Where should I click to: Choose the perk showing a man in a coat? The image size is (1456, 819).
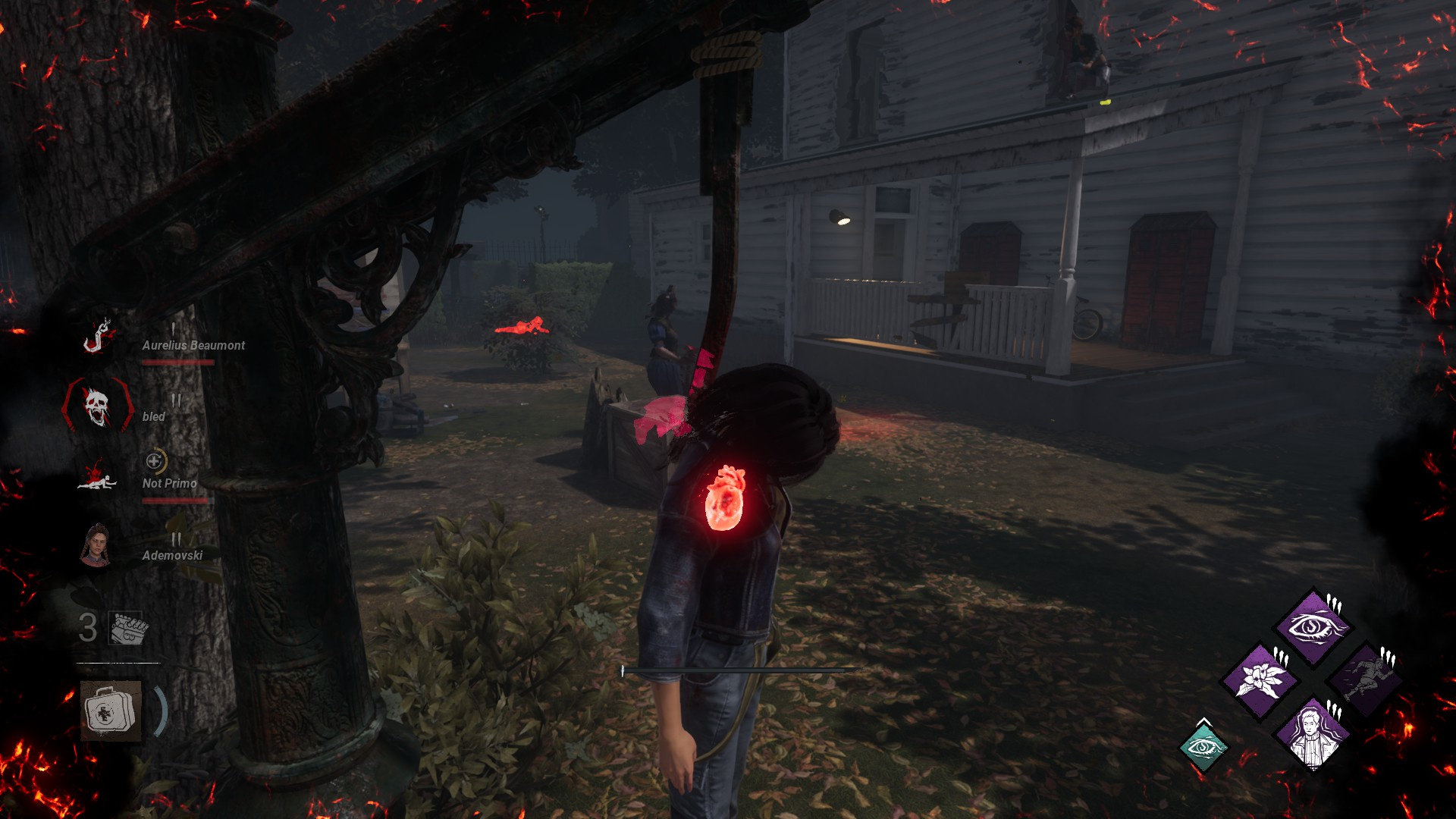point(1313,733)
